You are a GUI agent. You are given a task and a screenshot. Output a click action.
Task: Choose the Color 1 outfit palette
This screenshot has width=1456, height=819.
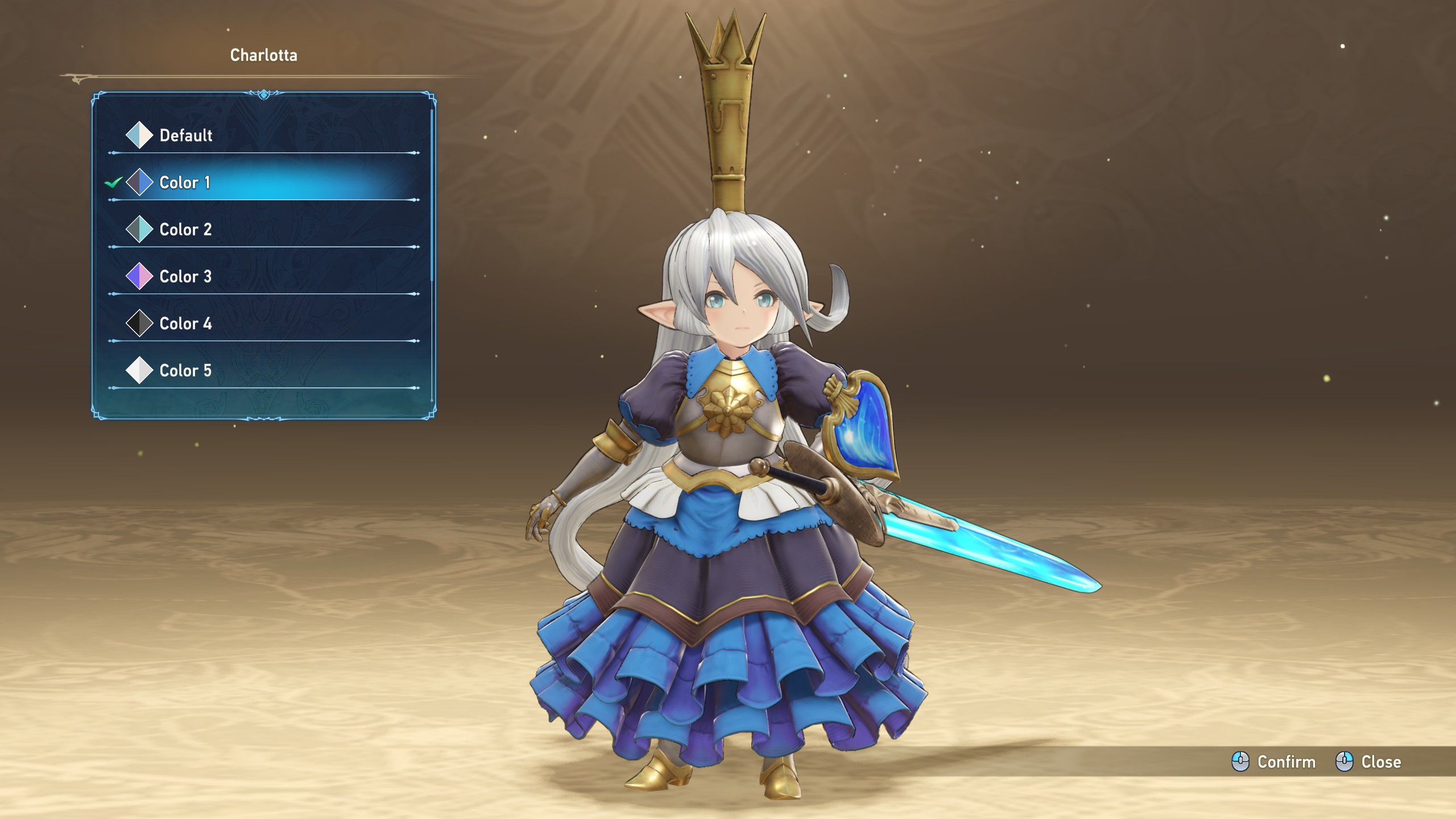pyautogui.click(x=185, y=183)
